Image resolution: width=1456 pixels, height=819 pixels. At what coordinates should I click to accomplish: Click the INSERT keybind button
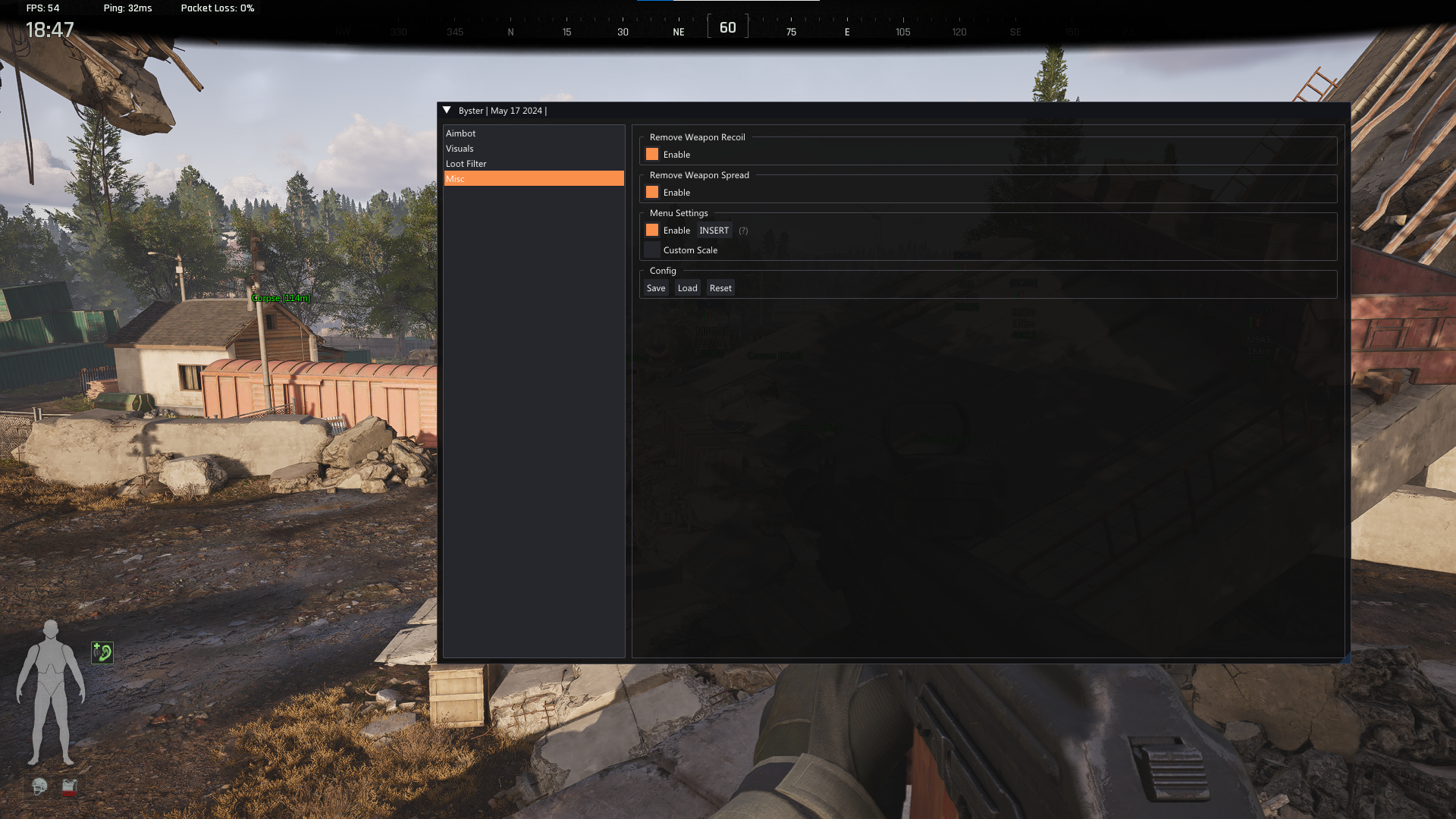(x=714, y=231)
